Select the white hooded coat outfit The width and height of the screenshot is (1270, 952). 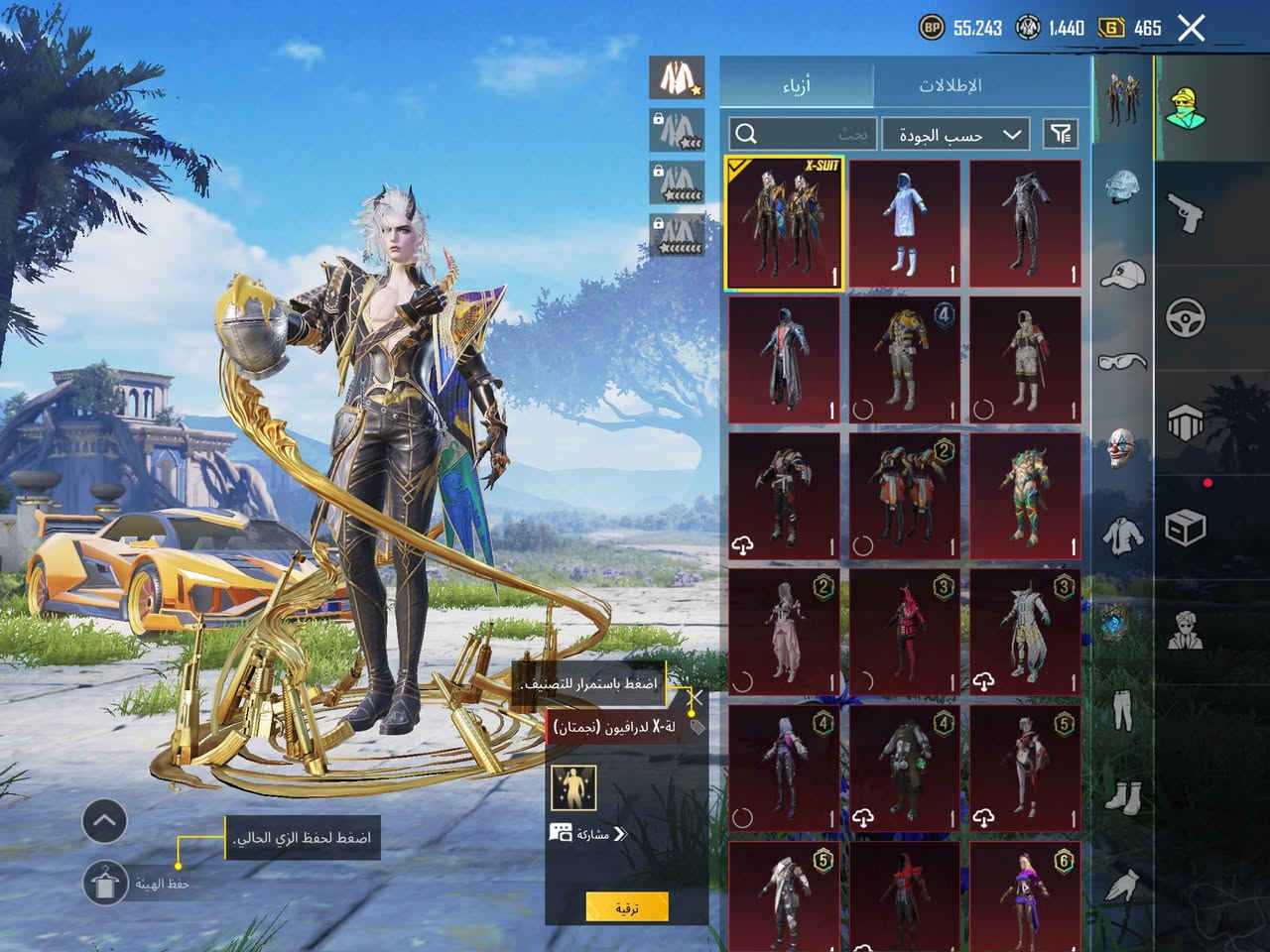pyautogui.click(x=904, y=223)
